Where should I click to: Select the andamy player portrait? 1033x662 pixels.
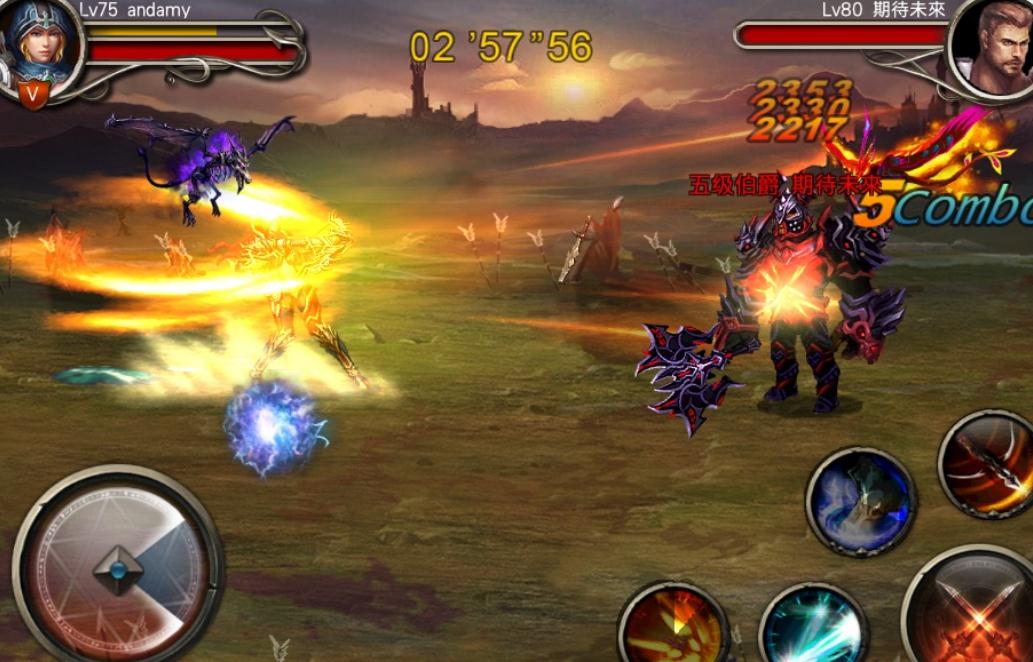coord(41,45)
